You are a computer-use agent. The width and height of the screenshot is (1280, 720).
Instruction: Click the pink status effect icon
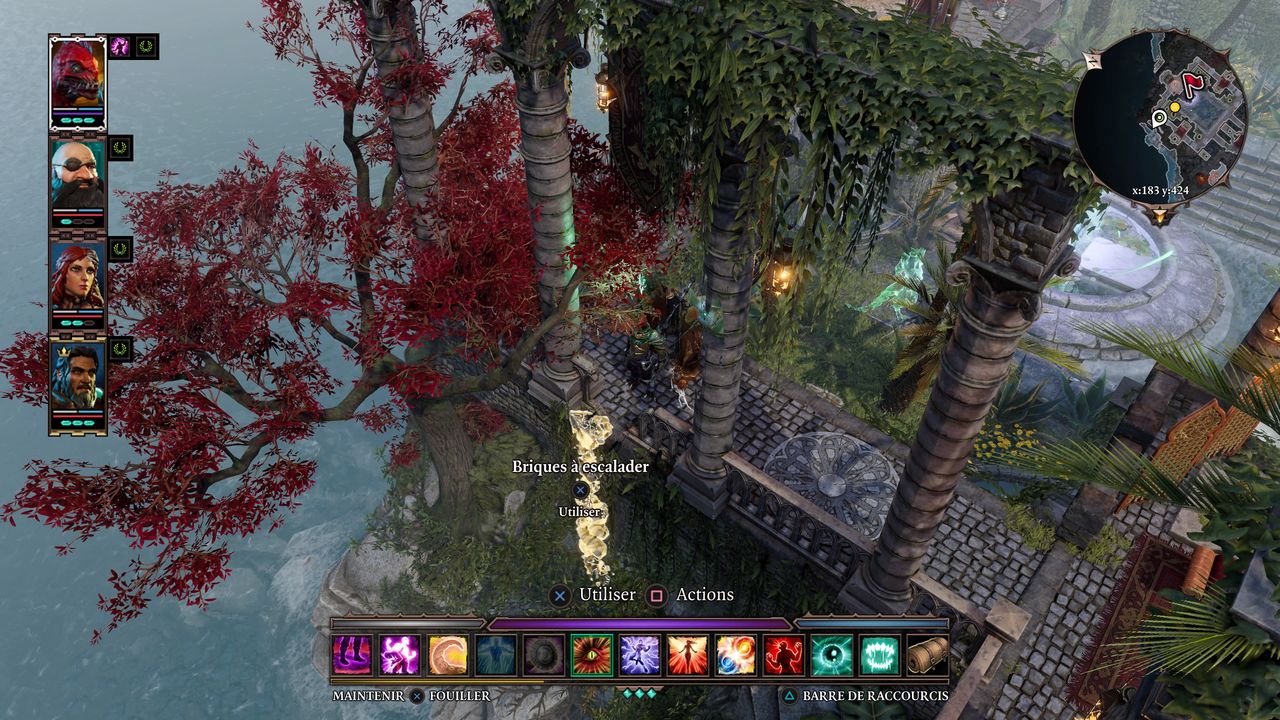[x=120, y=46]
